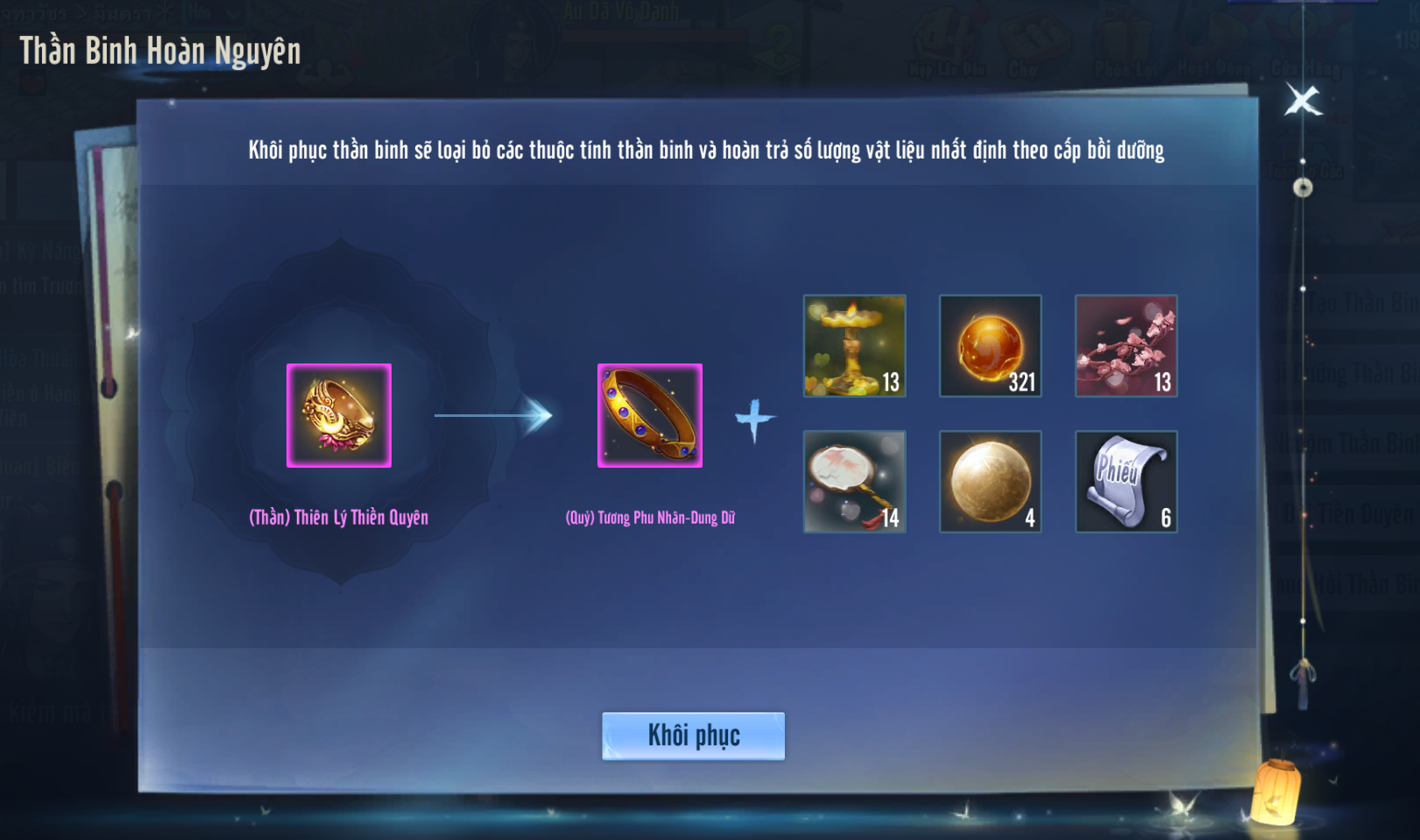Inspect the pink blossom branch material
1420x840 pixels.
tap(1127, 346)
